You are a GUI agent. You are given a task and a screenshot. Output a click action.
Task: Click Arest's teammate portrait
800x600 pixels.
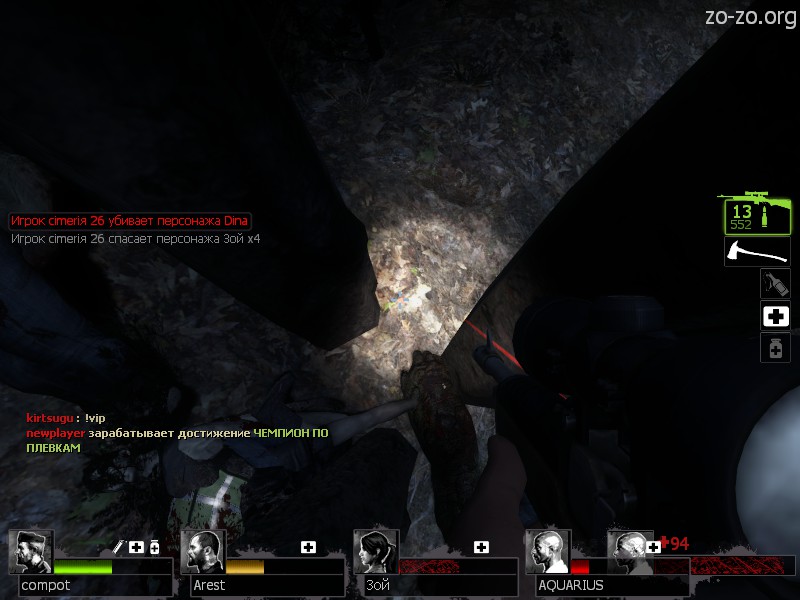[204, 551]
